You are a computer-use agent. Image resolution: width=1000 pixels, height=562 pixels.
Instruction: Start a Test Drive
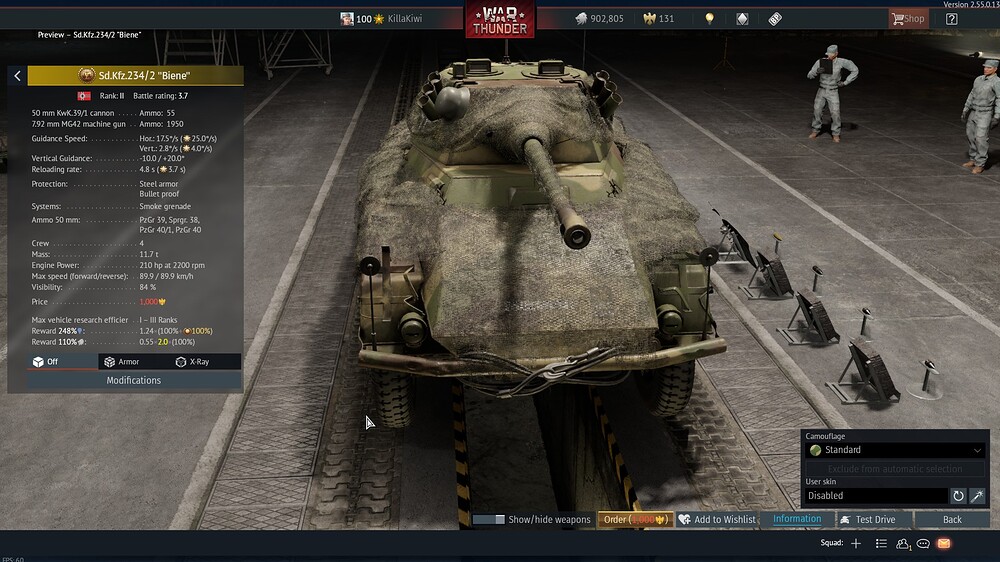(x=868, y=520)
